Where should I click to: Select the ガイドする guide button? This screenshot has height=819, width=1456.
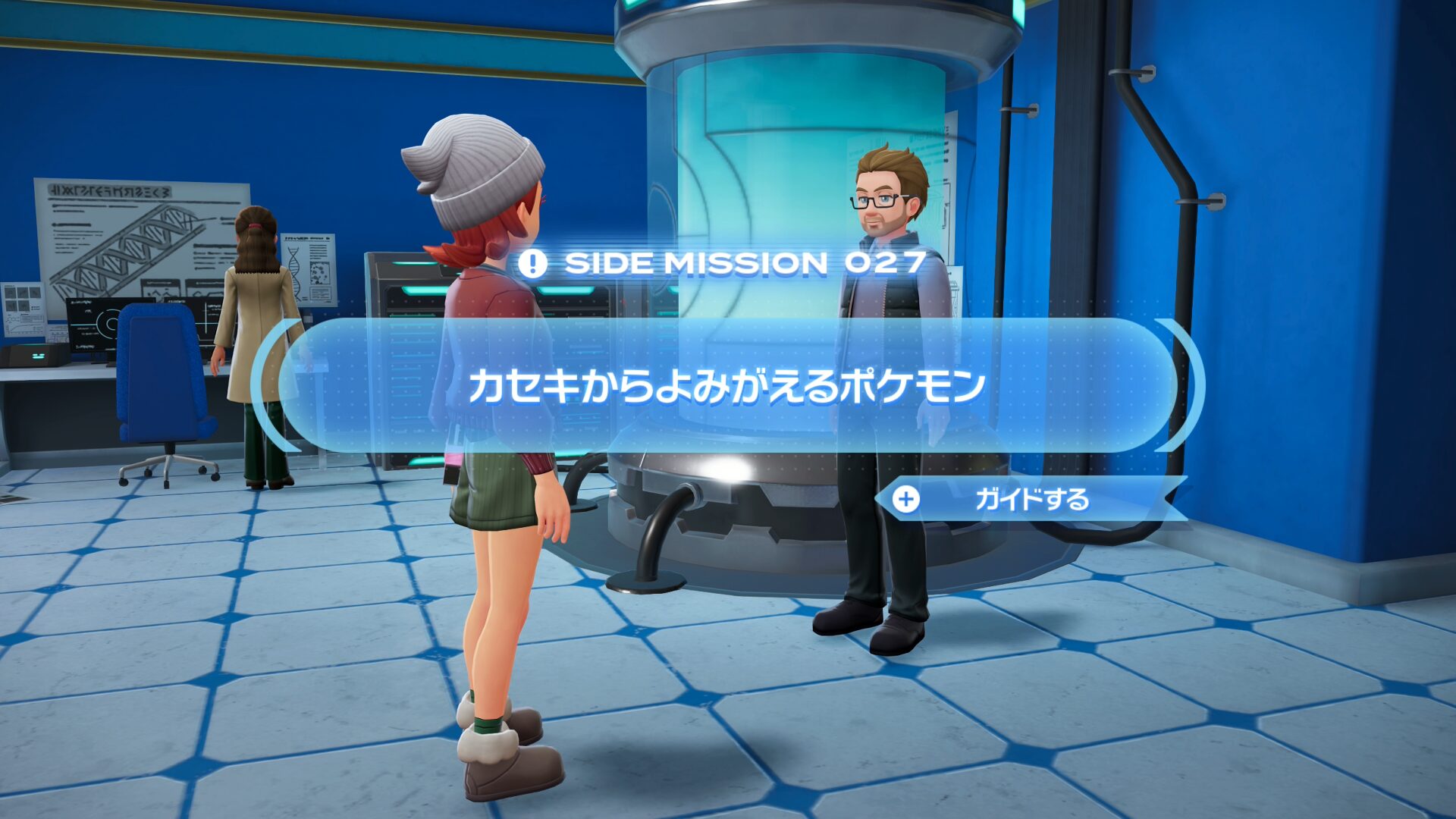[x=1030, y=499]
